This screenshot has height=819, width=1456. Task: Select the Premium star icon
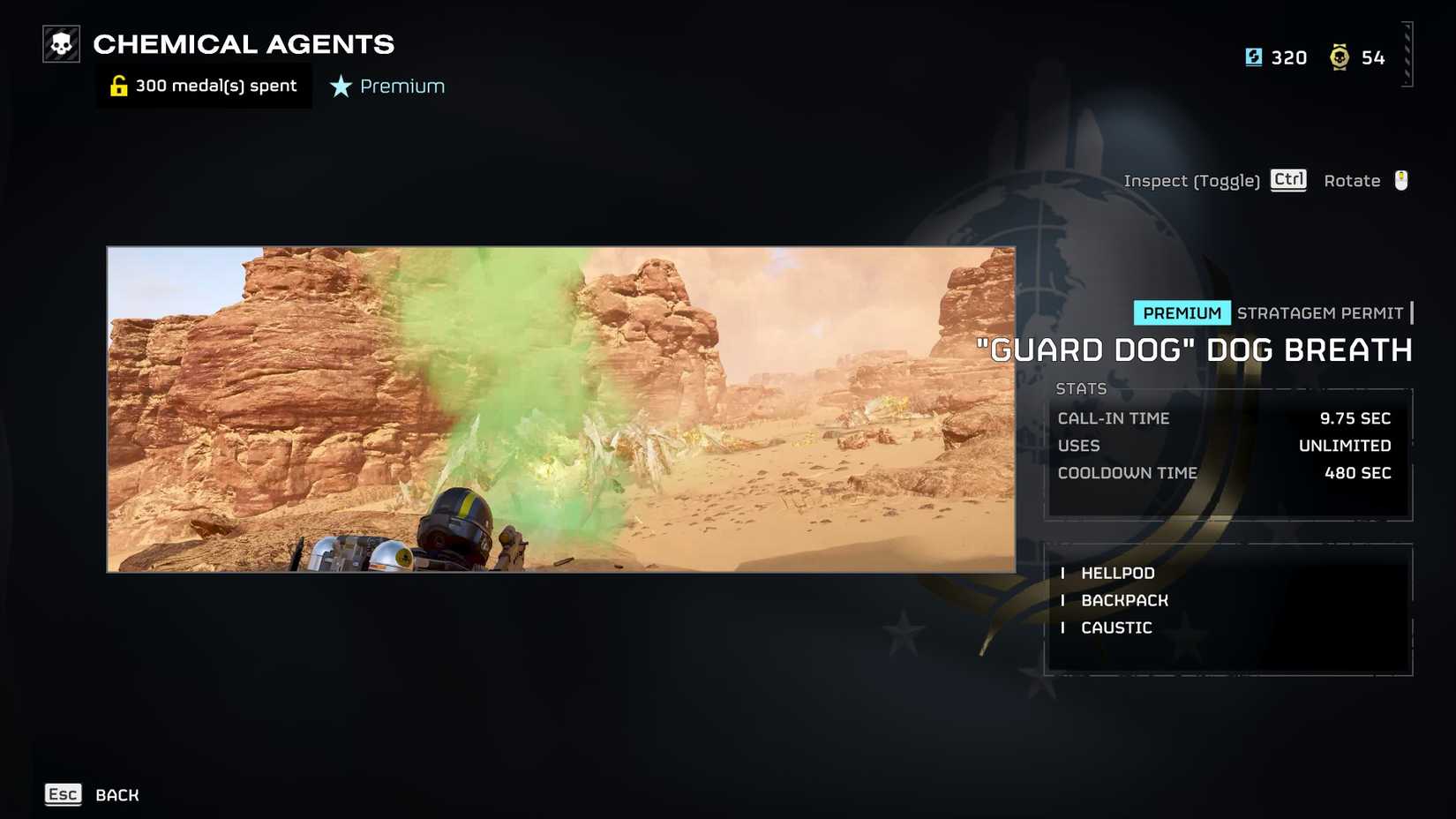(x=339, y=86)
